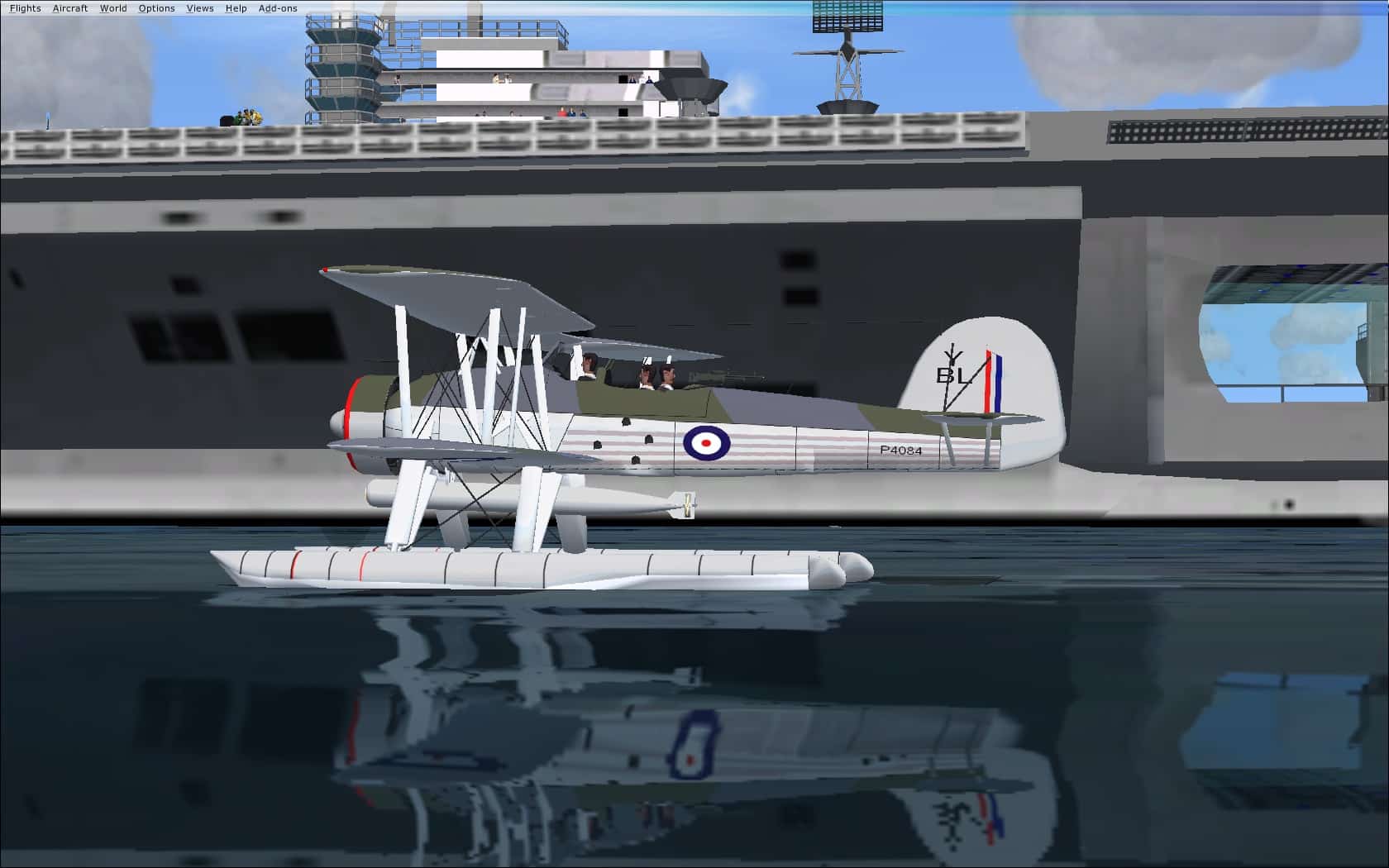The height and width of the screenshot is (868, 1389).
Task: Open the Views menu
Action: (199, 7)
